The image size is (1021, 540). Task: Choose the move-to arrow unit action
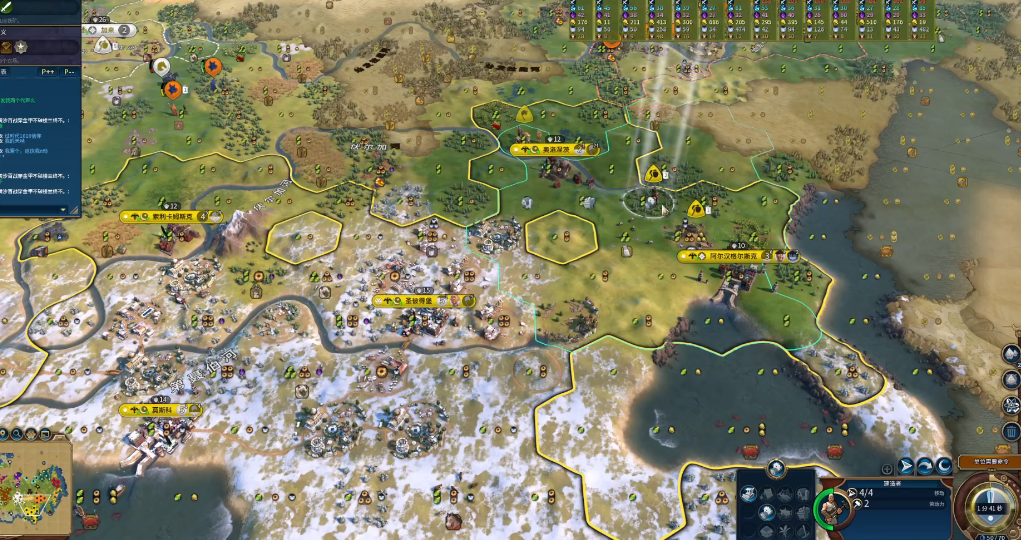(x=907, y=465)
